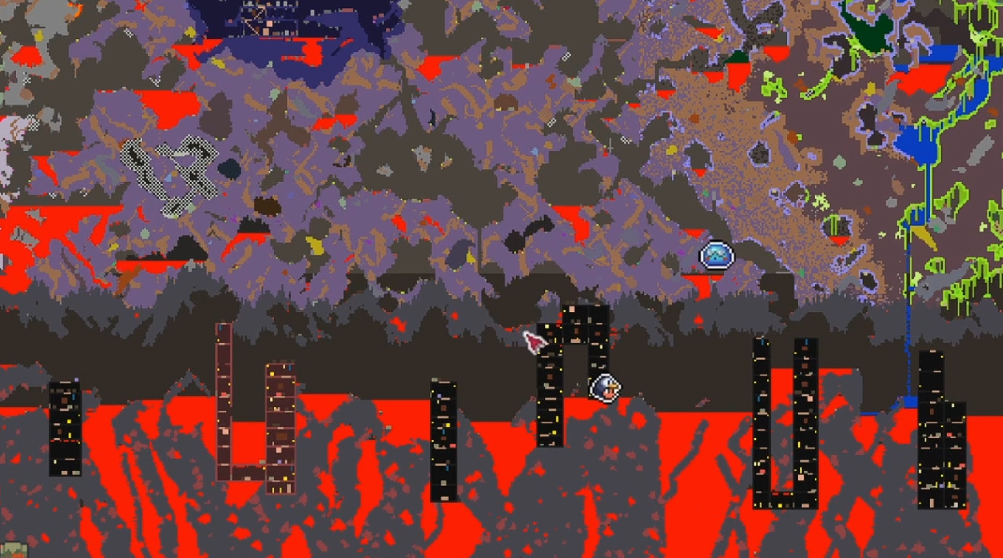Select the penguin-head player marker on map
Screen dimensions: 1003x558
[x=605, y=386]
